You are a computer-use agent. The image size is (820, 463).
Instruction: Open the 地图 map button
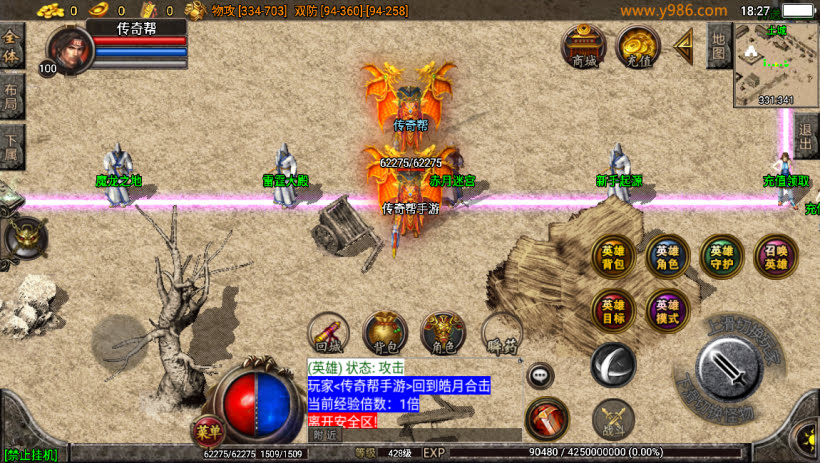[x=718, y=46]
